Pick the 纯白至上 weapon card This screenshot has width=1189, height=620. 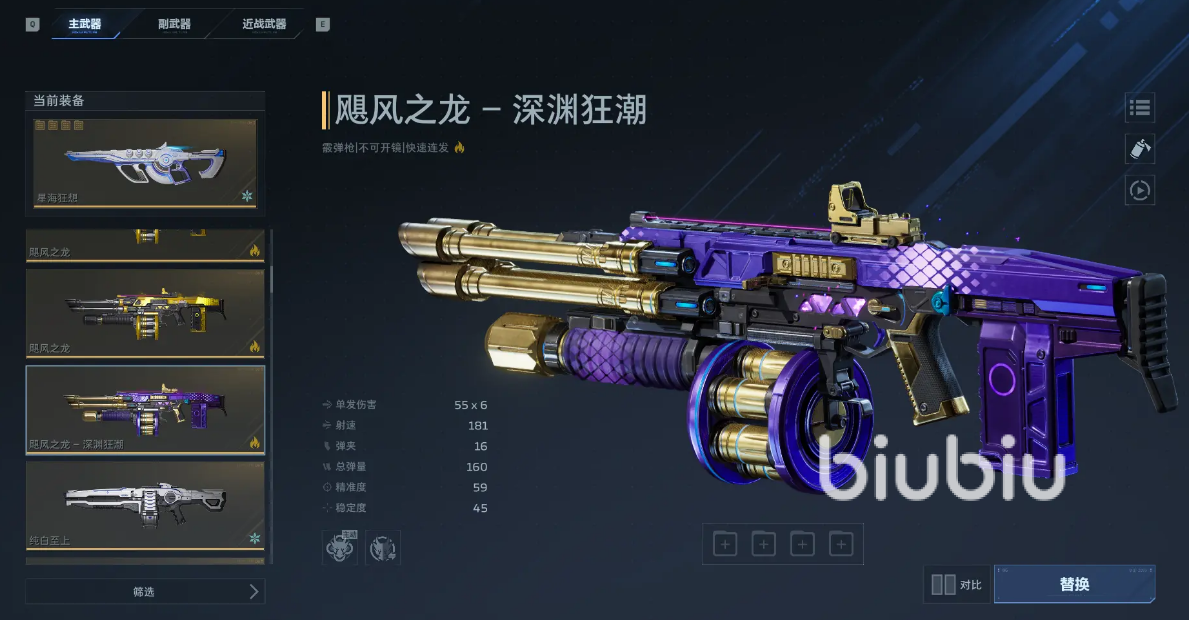pyautogui.click(x=145, y=505)
